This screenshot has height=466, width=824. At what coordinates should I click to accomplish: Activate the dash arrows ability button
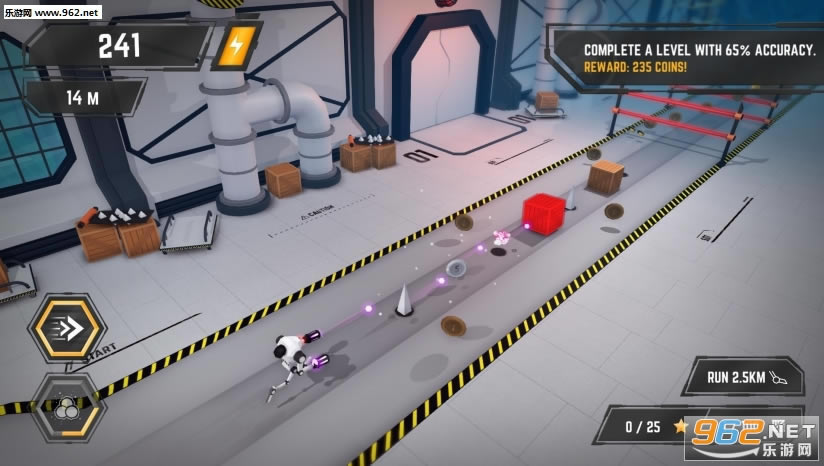(66, 331)
